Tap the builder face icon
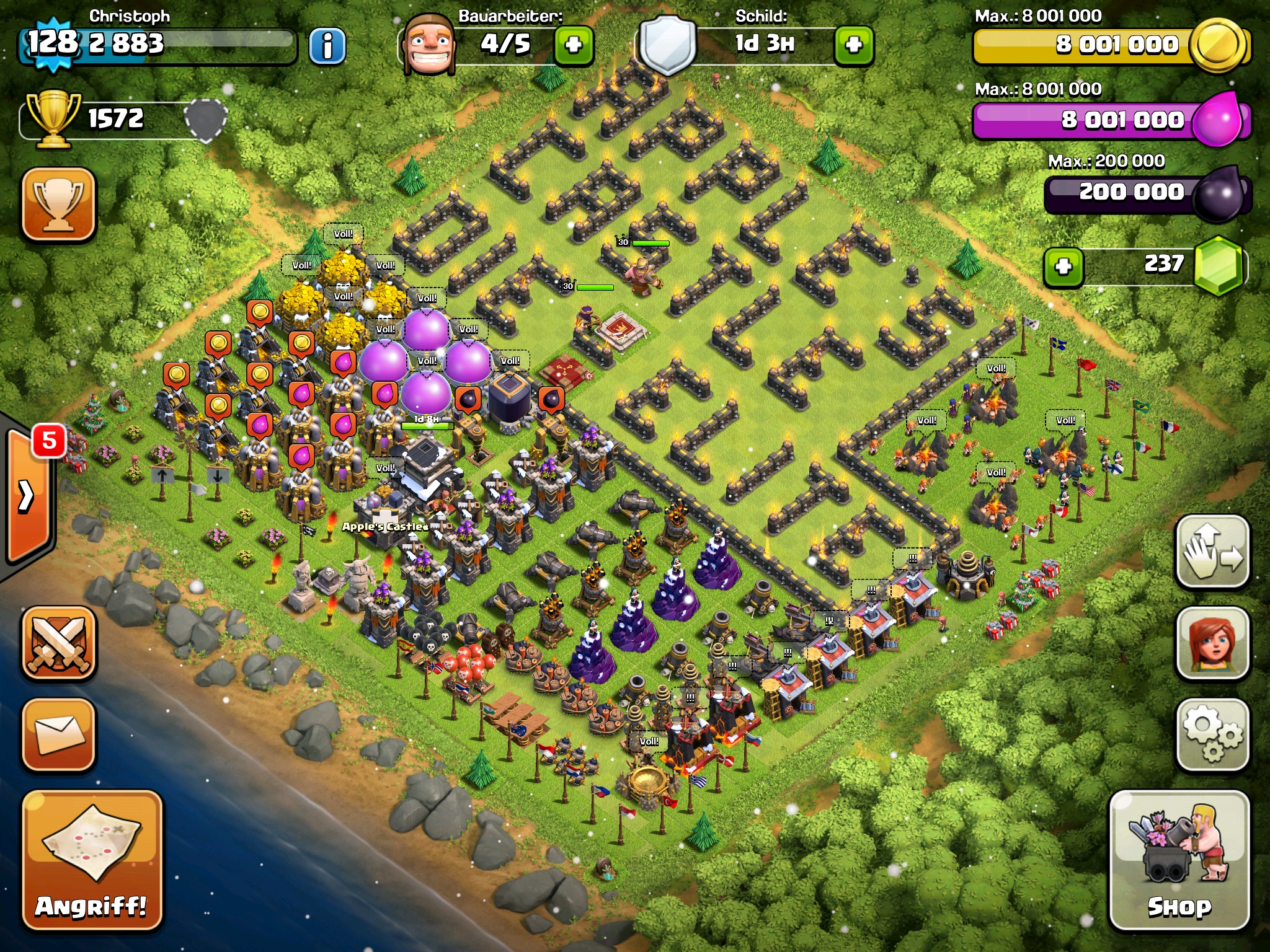The image size is (1270, 952). (429, 45)
